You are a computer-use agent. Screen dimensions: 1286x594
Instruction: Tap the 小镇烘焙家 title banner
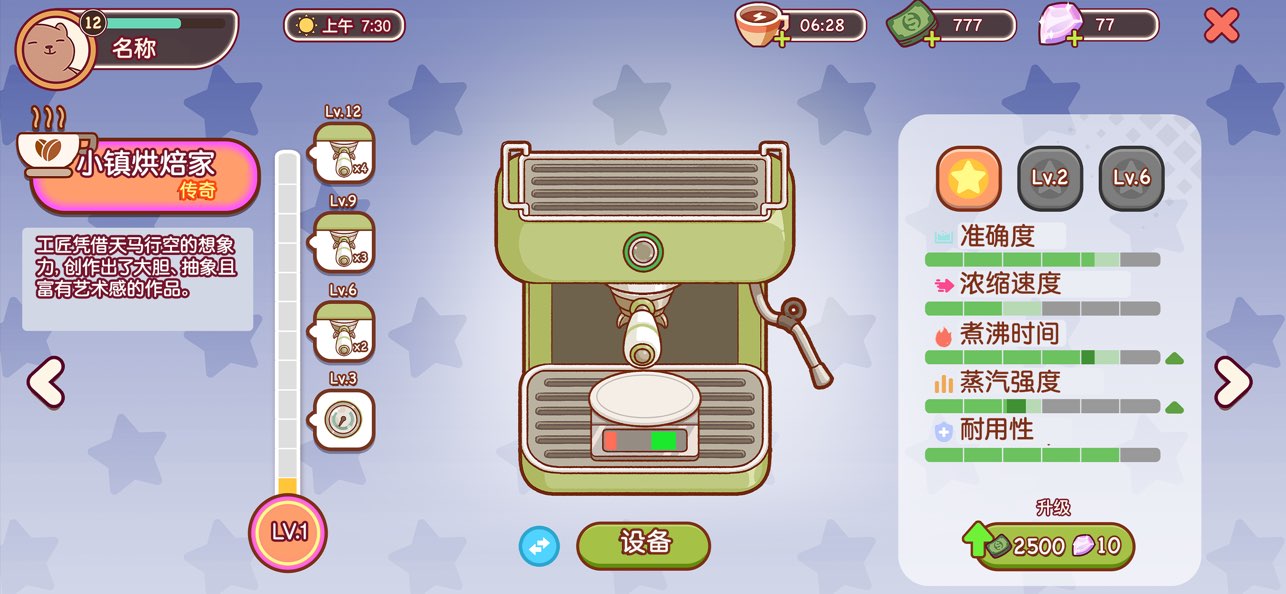(x=145, y=175)
